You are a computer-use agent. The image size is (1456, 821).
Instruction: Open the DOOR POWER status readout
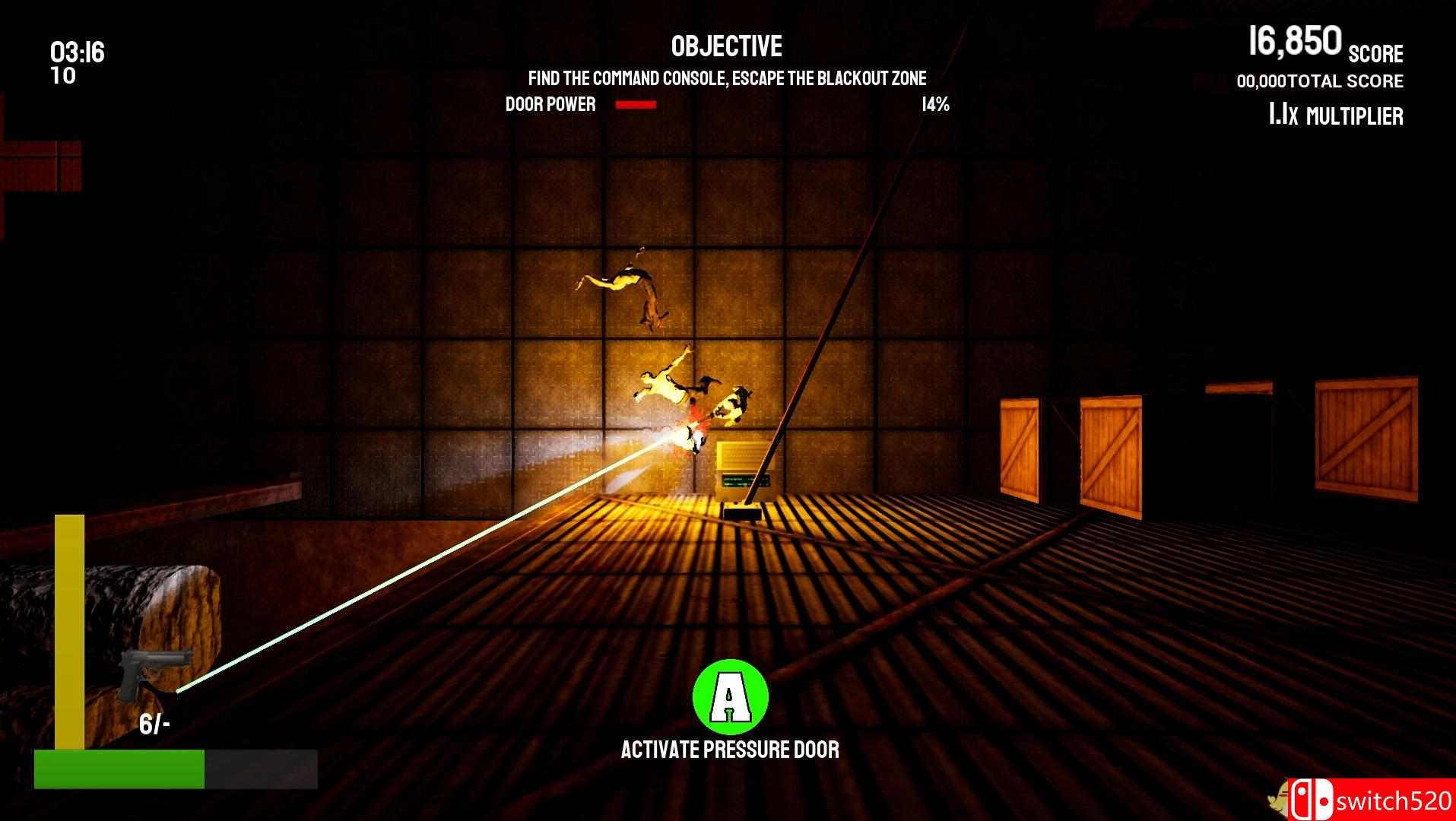pyautogui.click(x=549, y=104)
